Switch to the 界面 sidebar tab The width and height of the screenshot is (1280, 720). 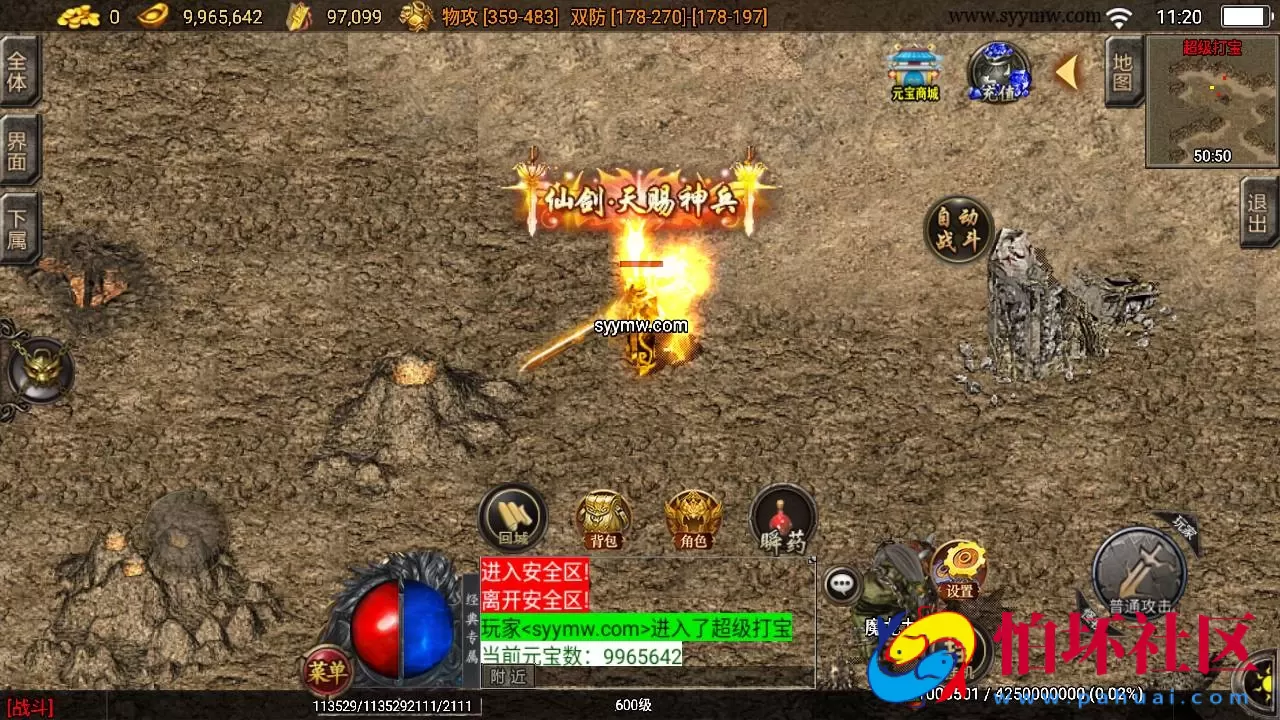(20, 147)
